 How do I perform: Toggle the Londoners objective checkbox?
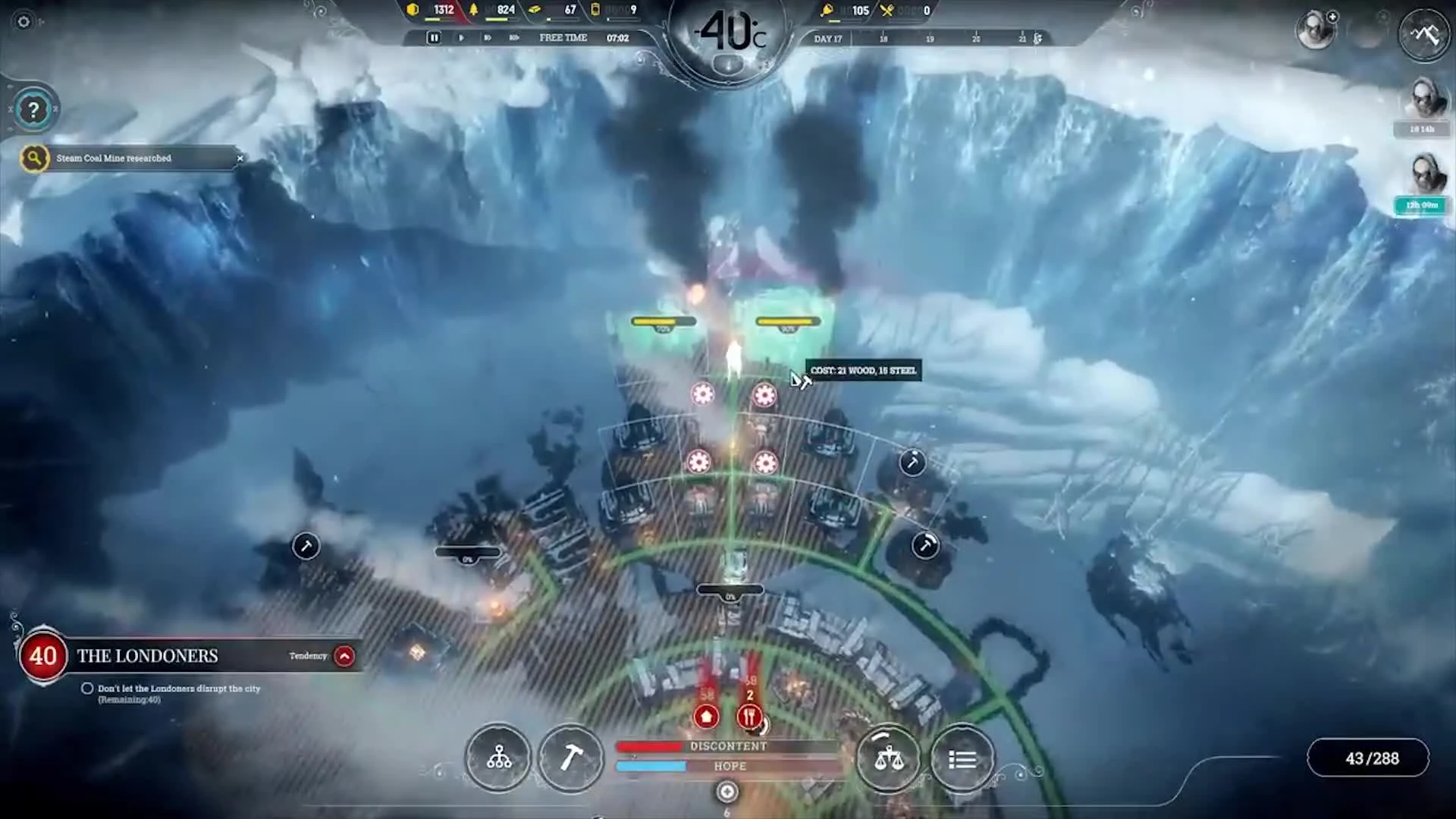tap(88, 689)
